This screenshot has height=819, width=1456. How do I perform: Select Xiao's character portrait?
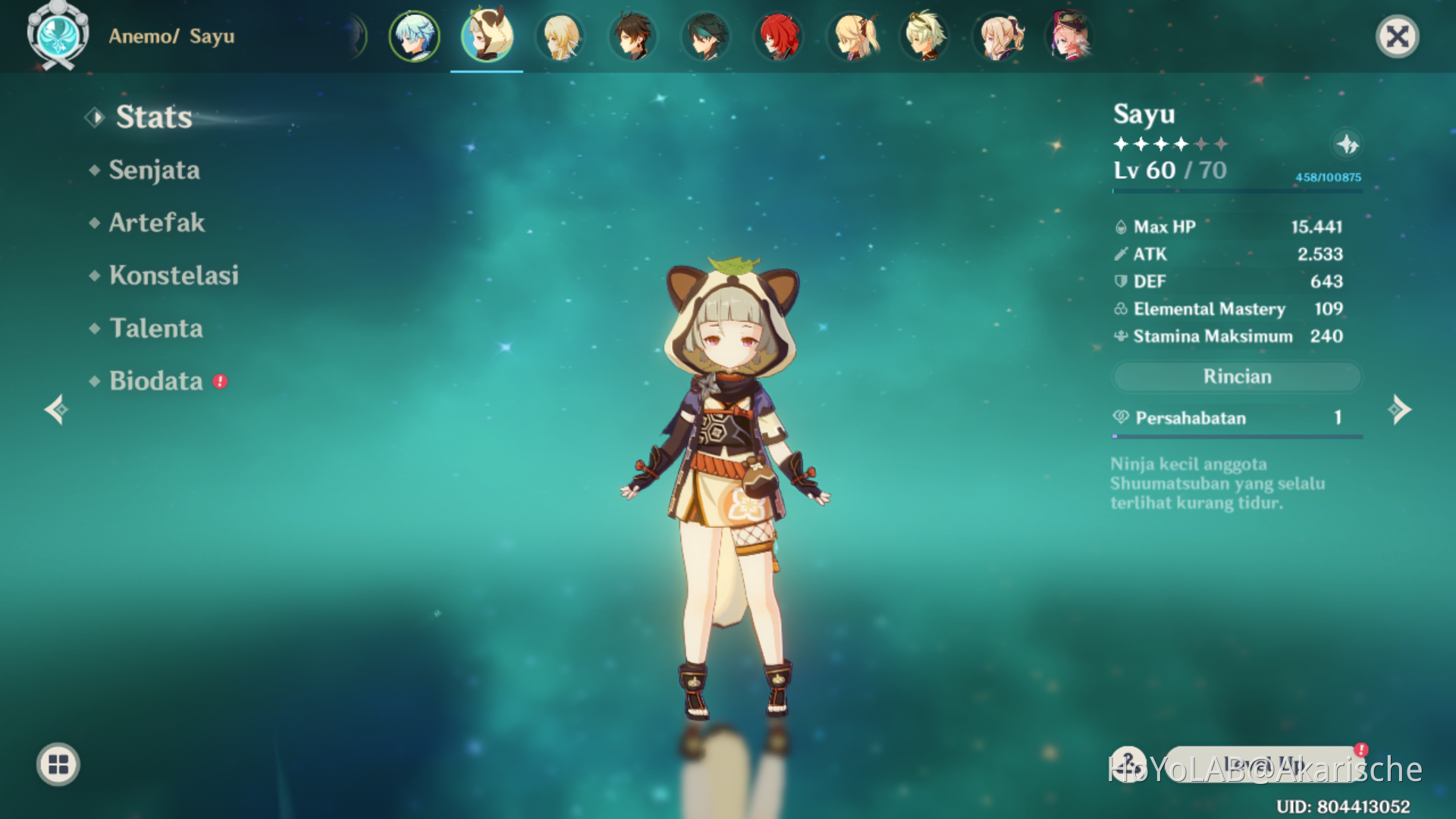(705, 36)
